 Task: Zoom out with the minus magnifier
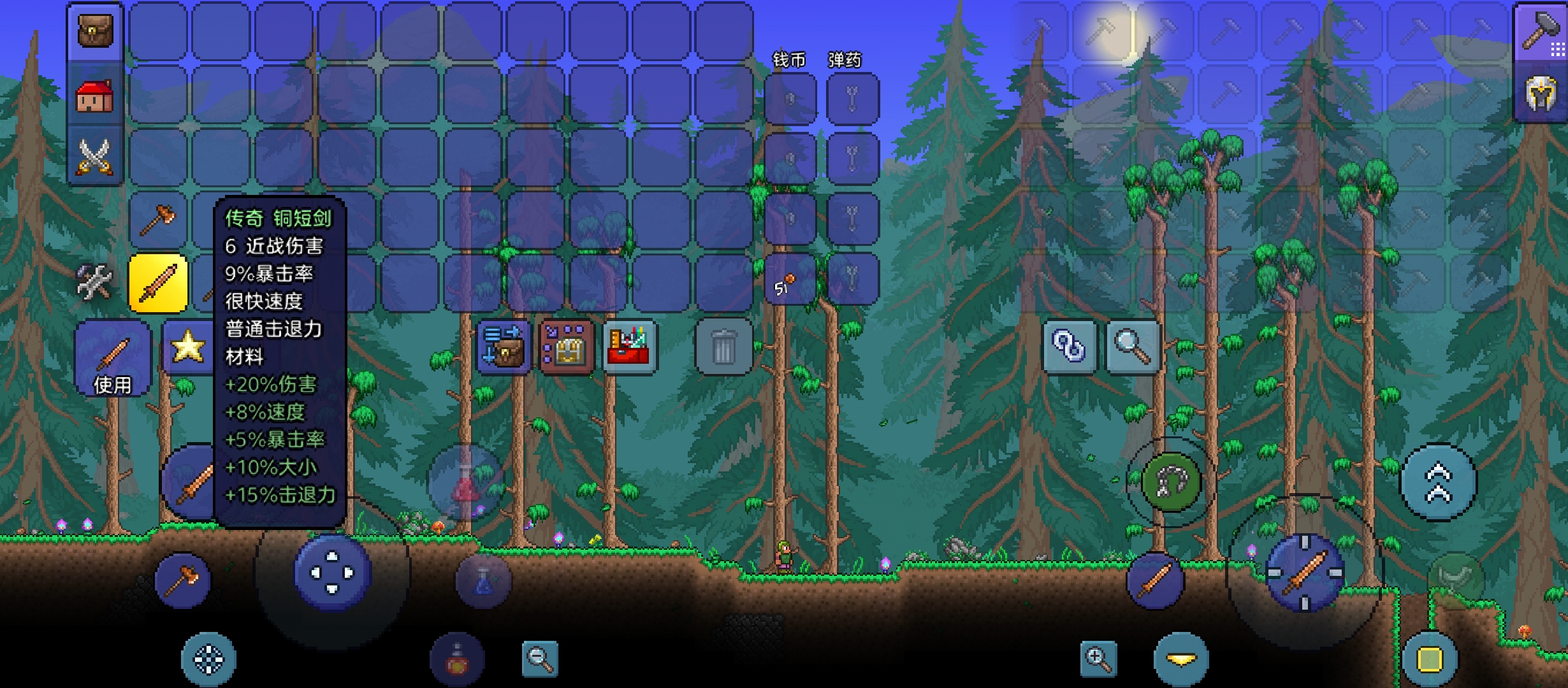tap(539, 659)
